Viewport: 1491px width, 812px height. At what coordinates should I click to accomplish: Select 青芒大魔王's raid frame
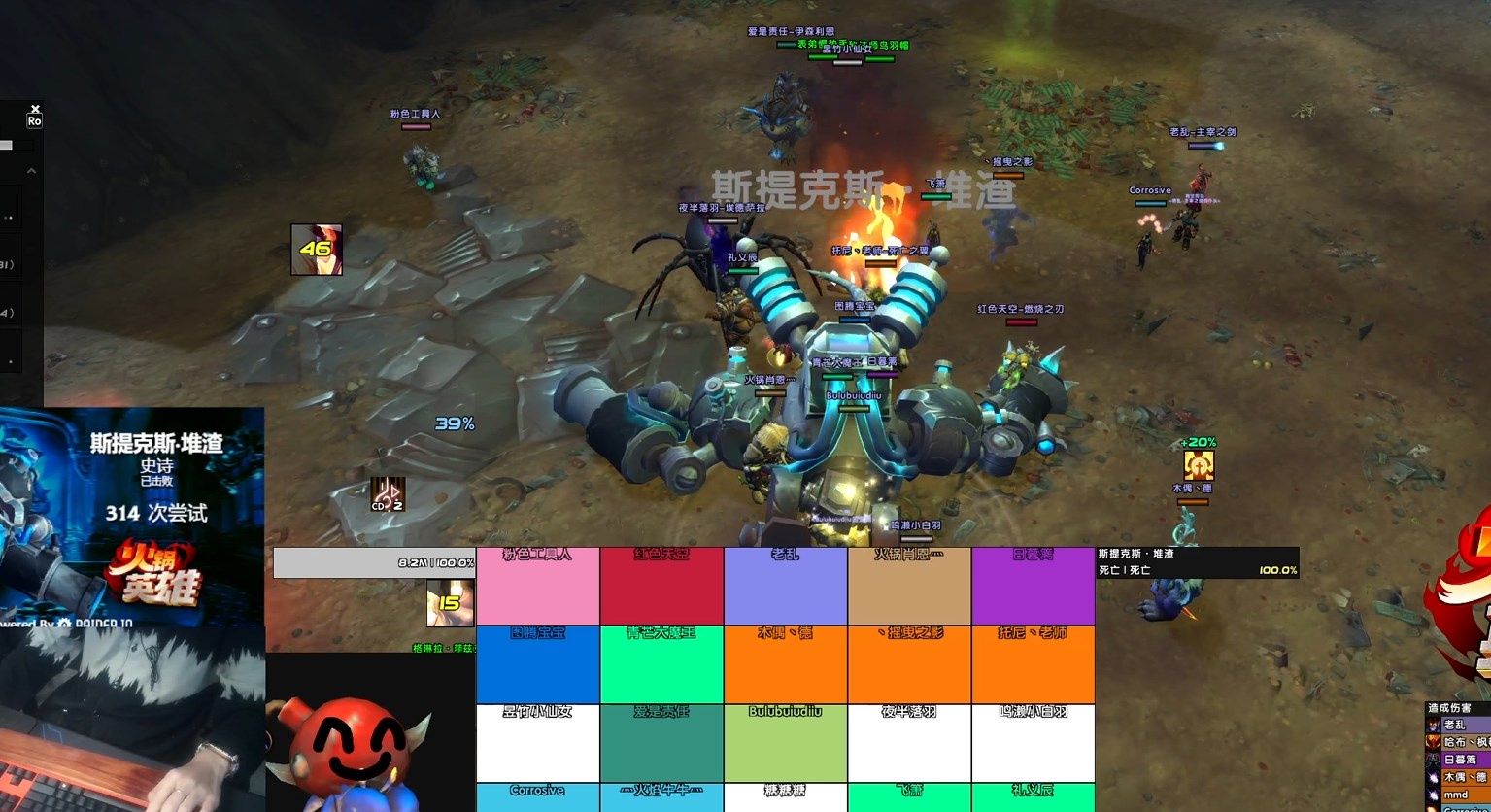pos(661,665)
